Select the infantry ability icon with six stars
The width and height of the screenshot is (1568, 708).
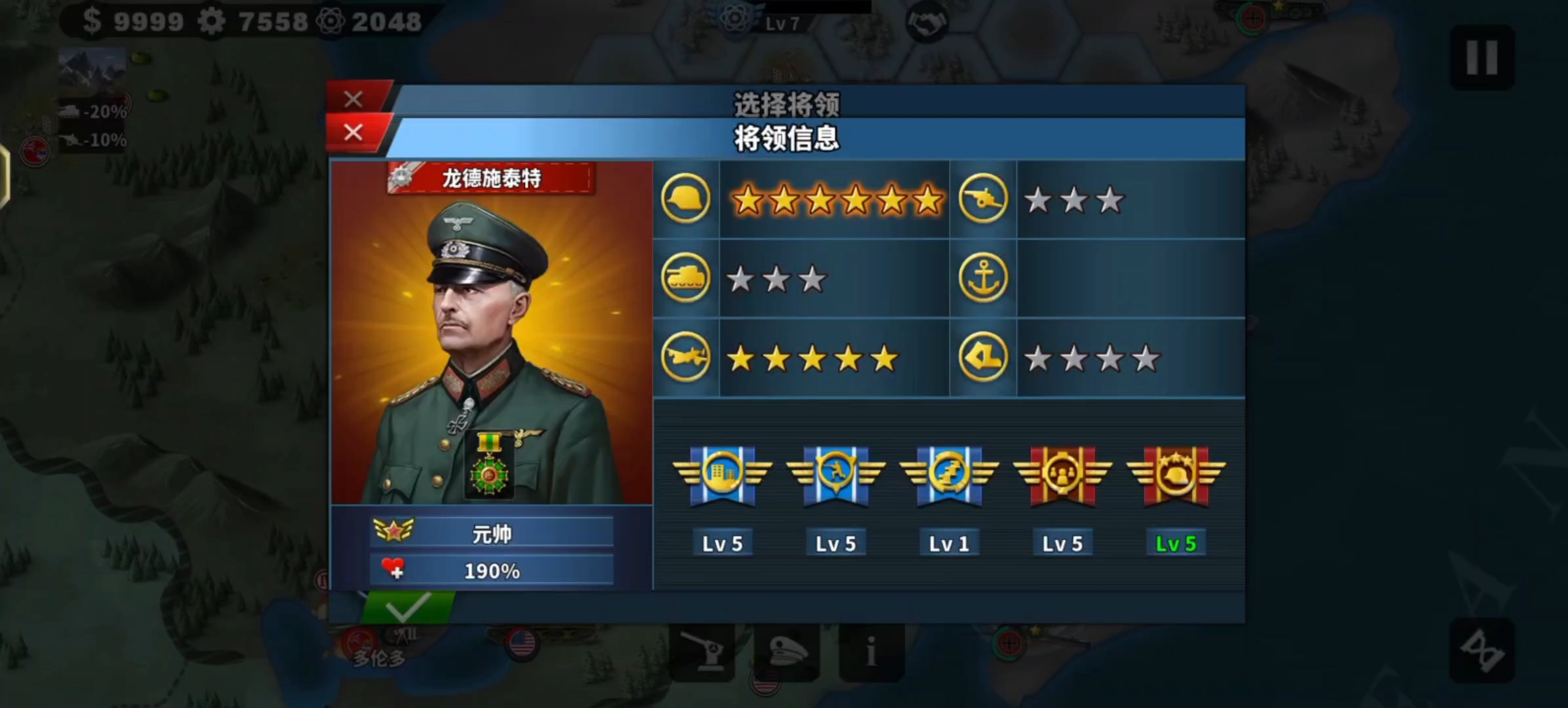click(x=686, y=199)
